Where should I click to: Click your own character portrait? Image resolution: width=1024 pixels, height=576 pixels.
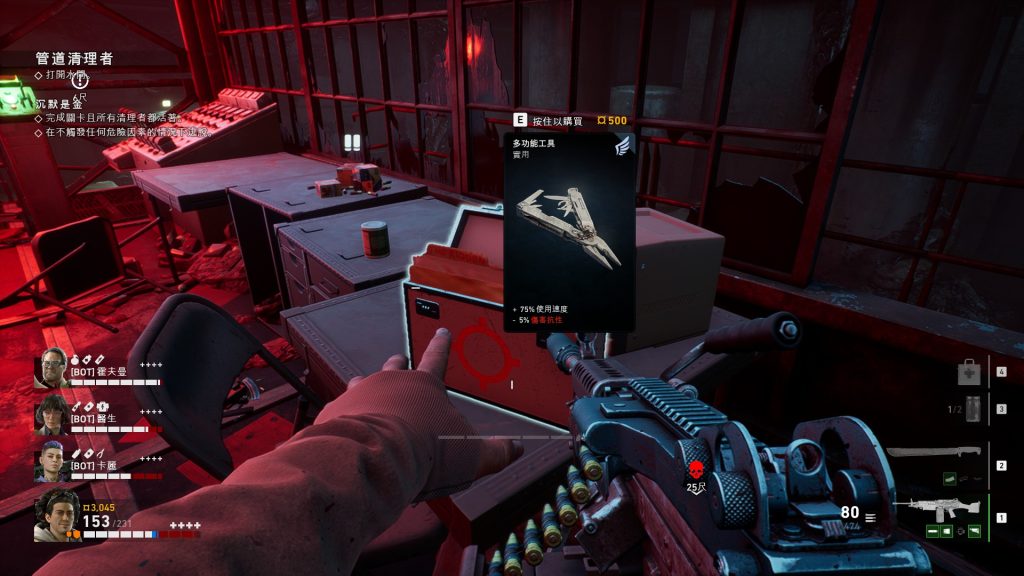[56, 515]
